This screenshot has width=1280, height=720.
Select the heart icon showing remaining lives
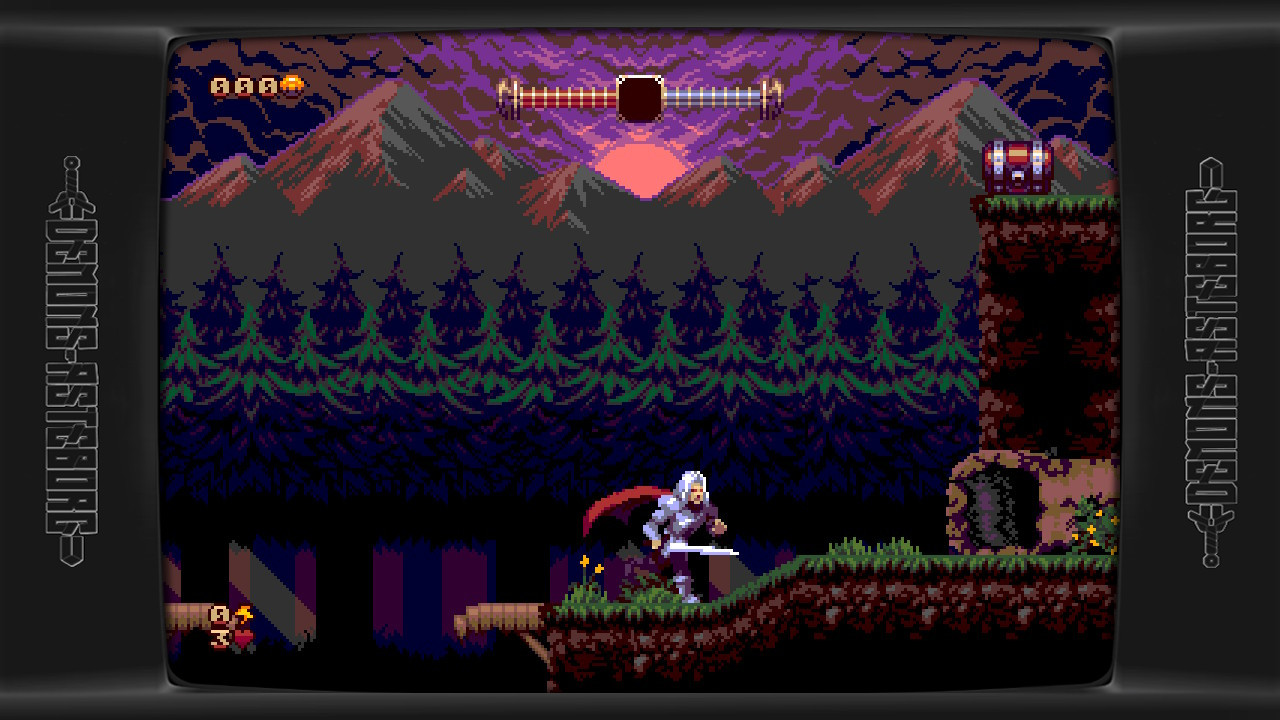[241, 640]
